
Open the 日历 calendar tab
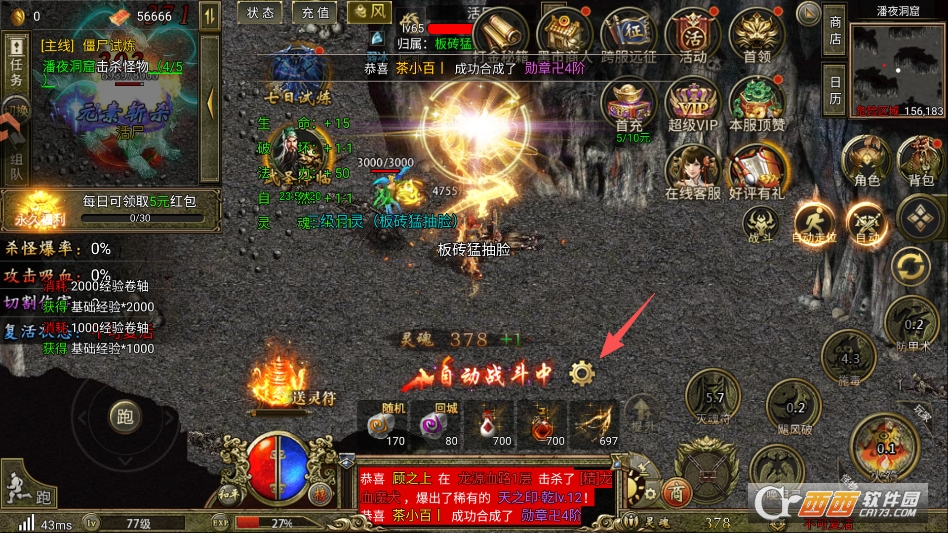click(835, 90)
